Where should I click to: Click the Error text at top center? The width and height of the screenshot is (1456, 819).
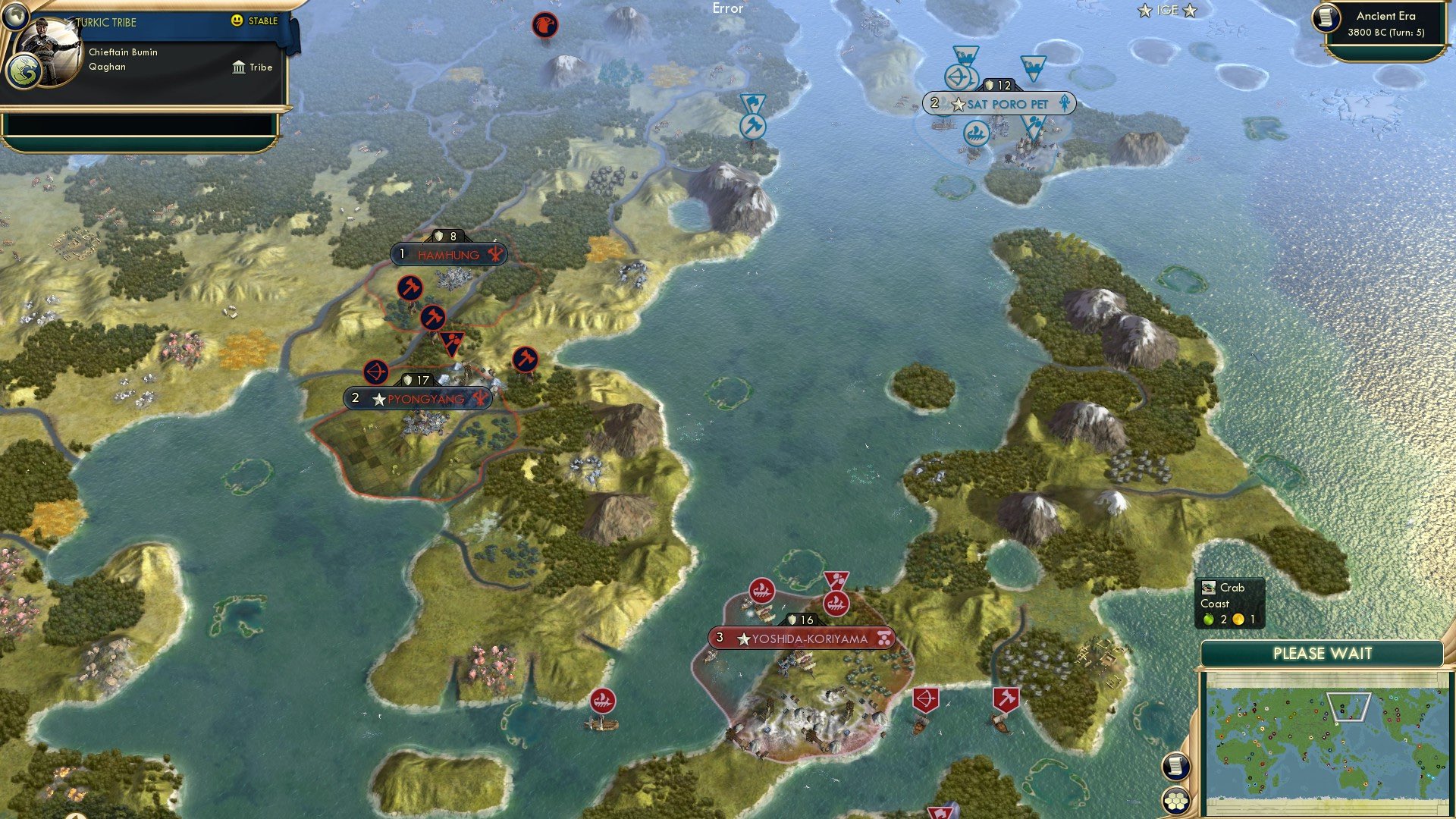click(x=727, y=9)
